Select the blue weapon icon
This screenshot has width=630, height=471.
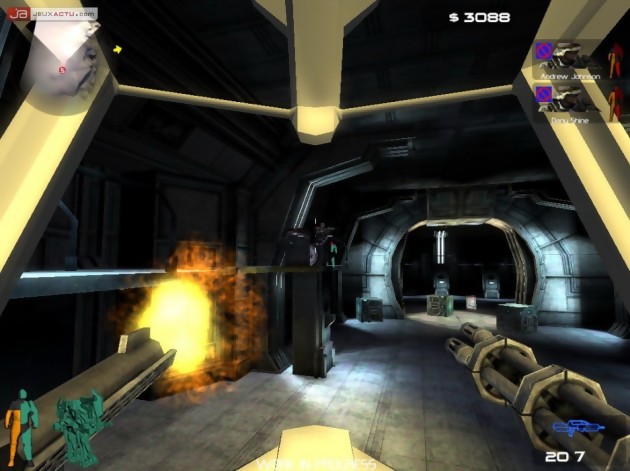(x=574, y=432)
